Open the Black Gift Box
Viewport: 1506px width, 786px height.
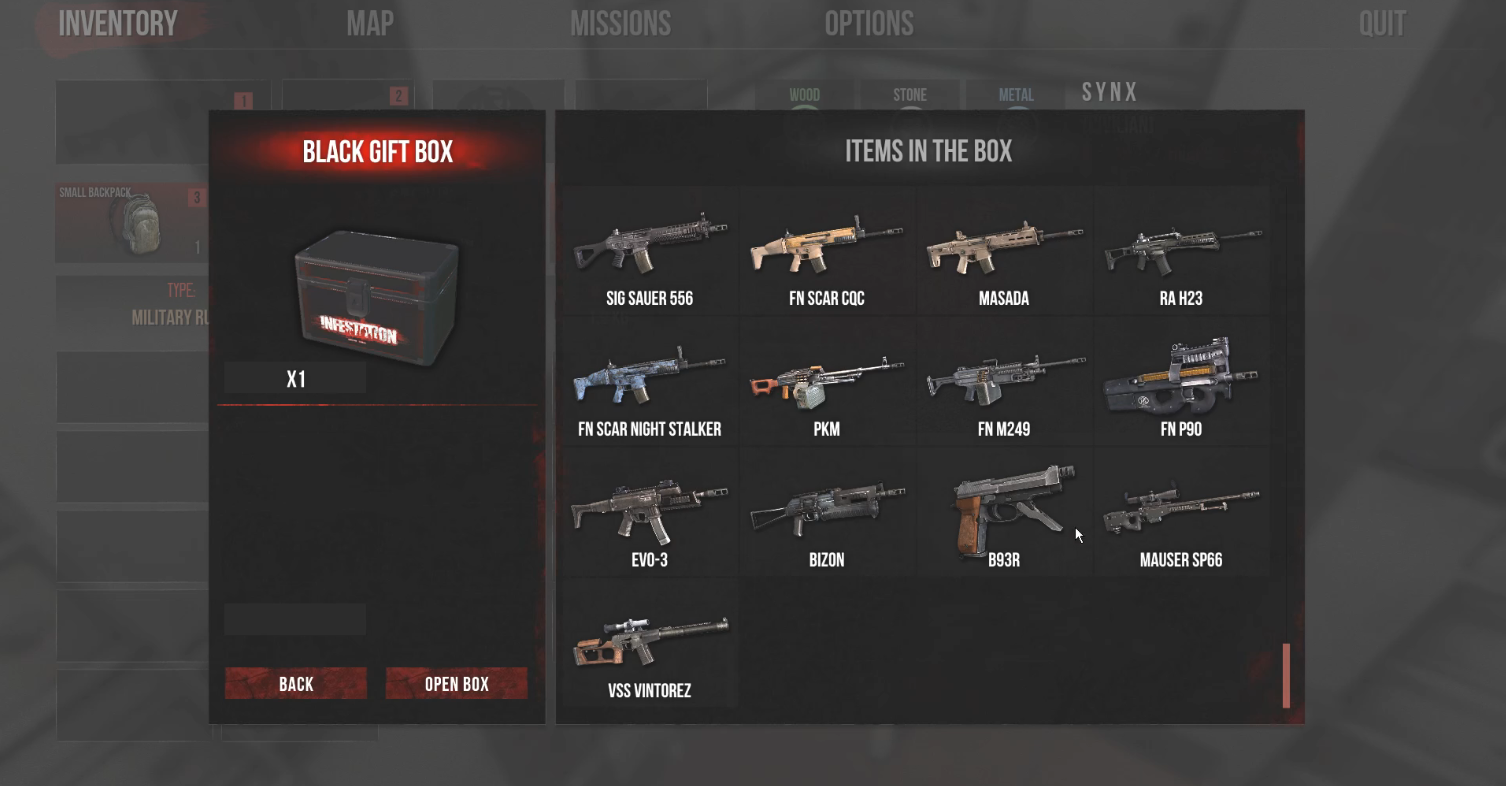(x=456, y=684)
